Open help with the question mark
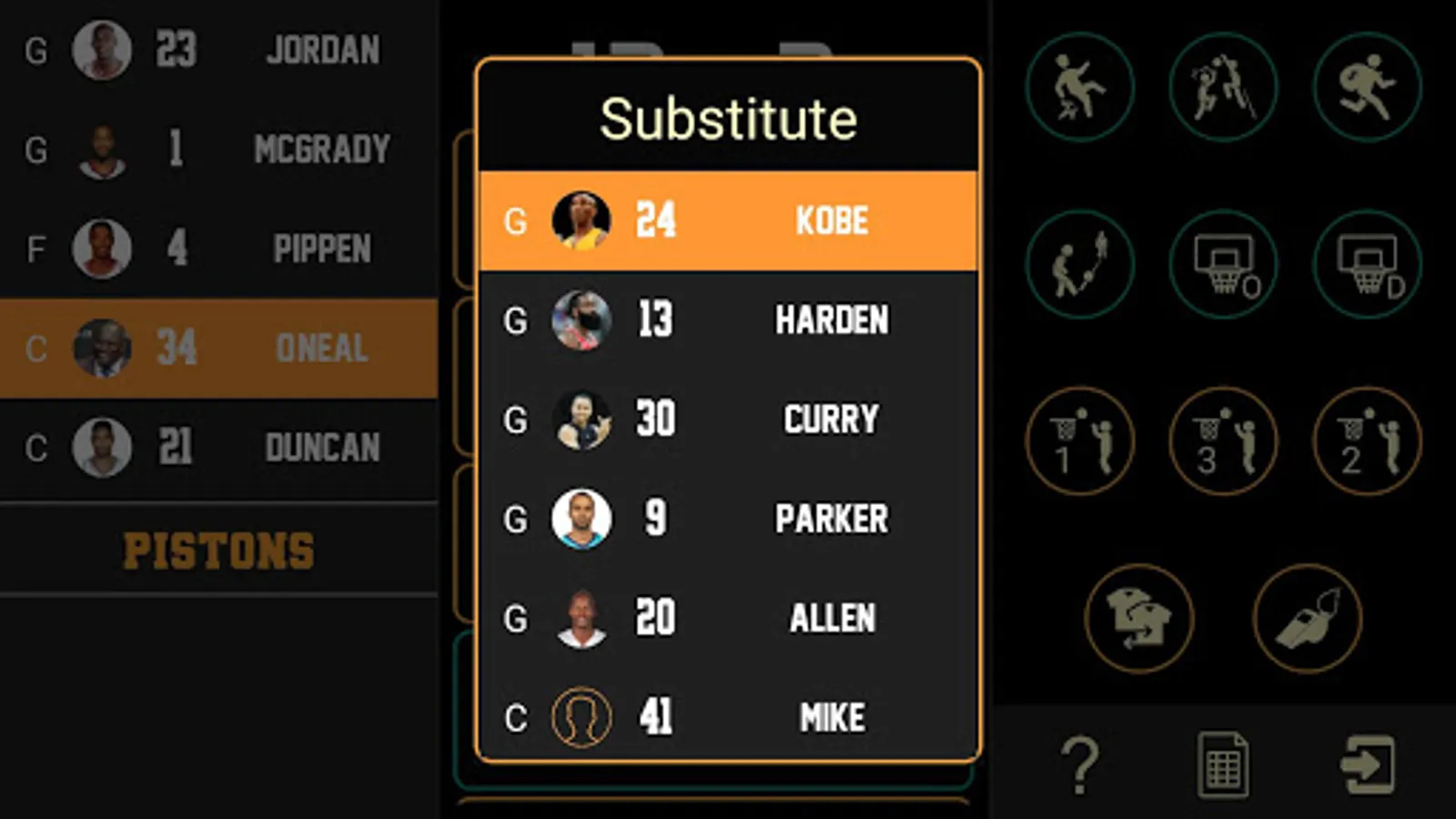The width and height of the screenshot is (1456, 819). point(1080,764)
